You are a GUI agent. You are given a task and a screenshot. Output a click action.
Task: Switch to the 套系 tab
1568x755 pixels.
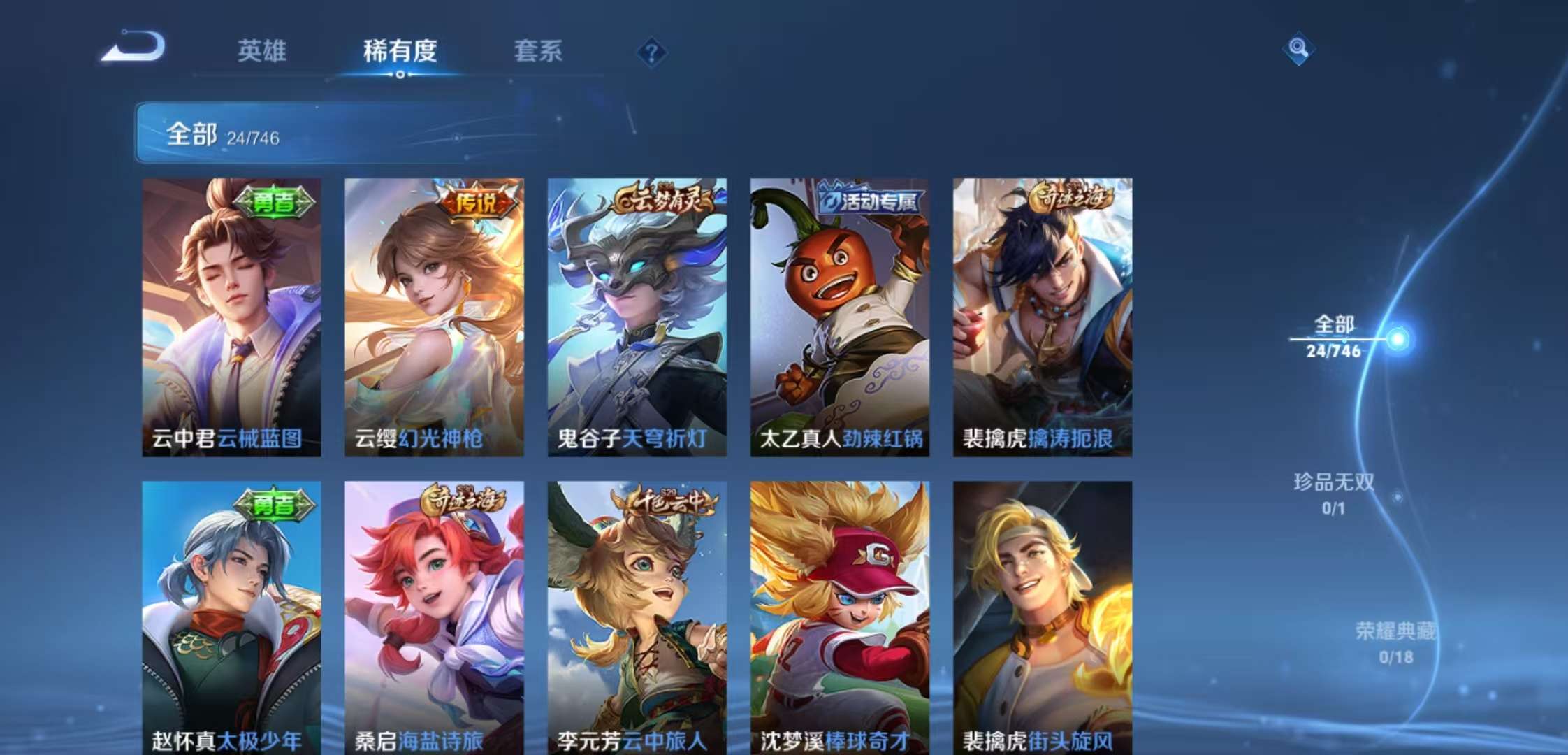pos(540,52)
